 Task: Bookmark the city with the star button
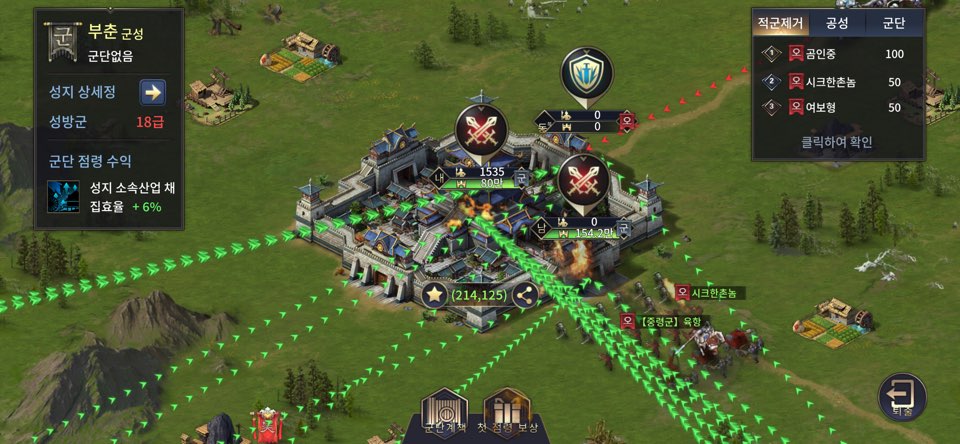pos(434,295)
